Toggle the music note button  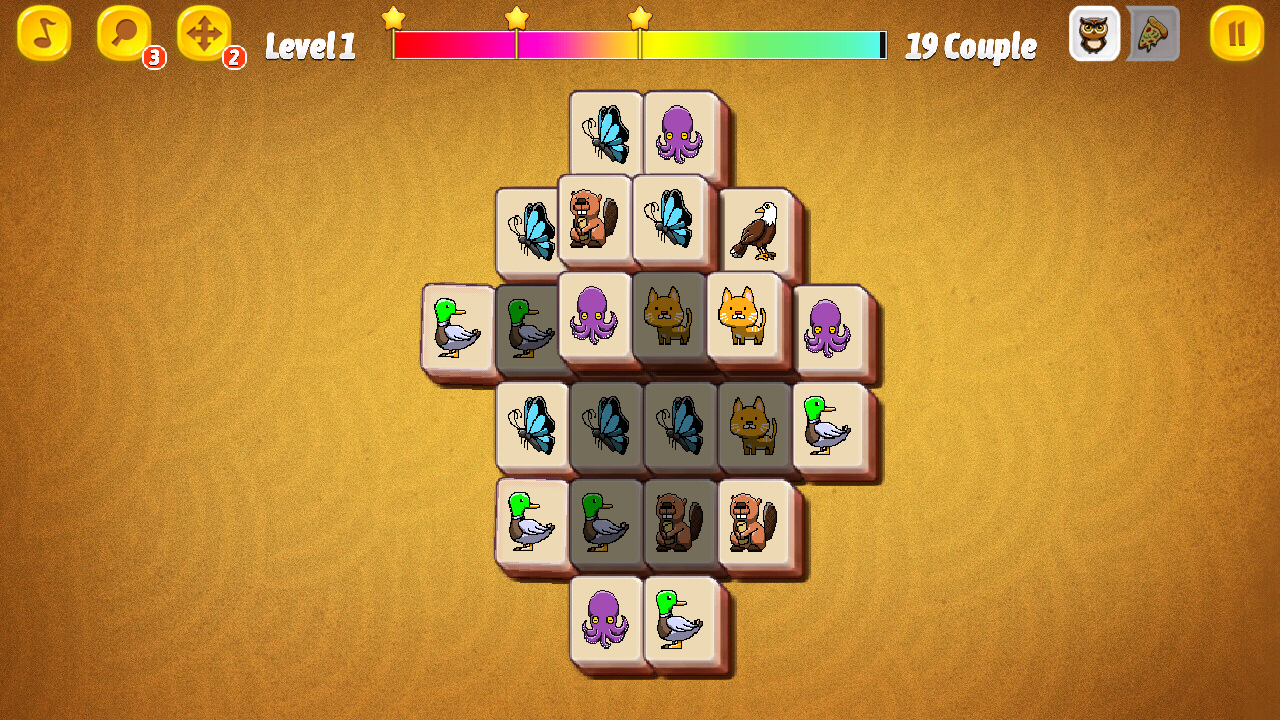pos(44,34)
